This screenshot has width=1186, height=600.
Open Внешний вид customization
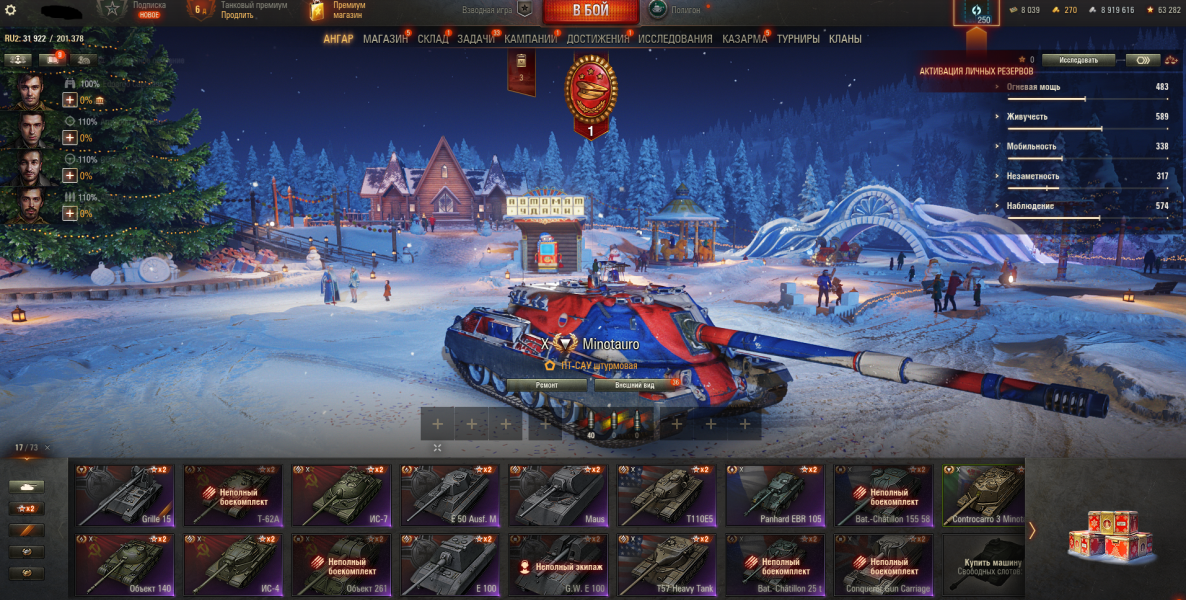pos(634,385)
